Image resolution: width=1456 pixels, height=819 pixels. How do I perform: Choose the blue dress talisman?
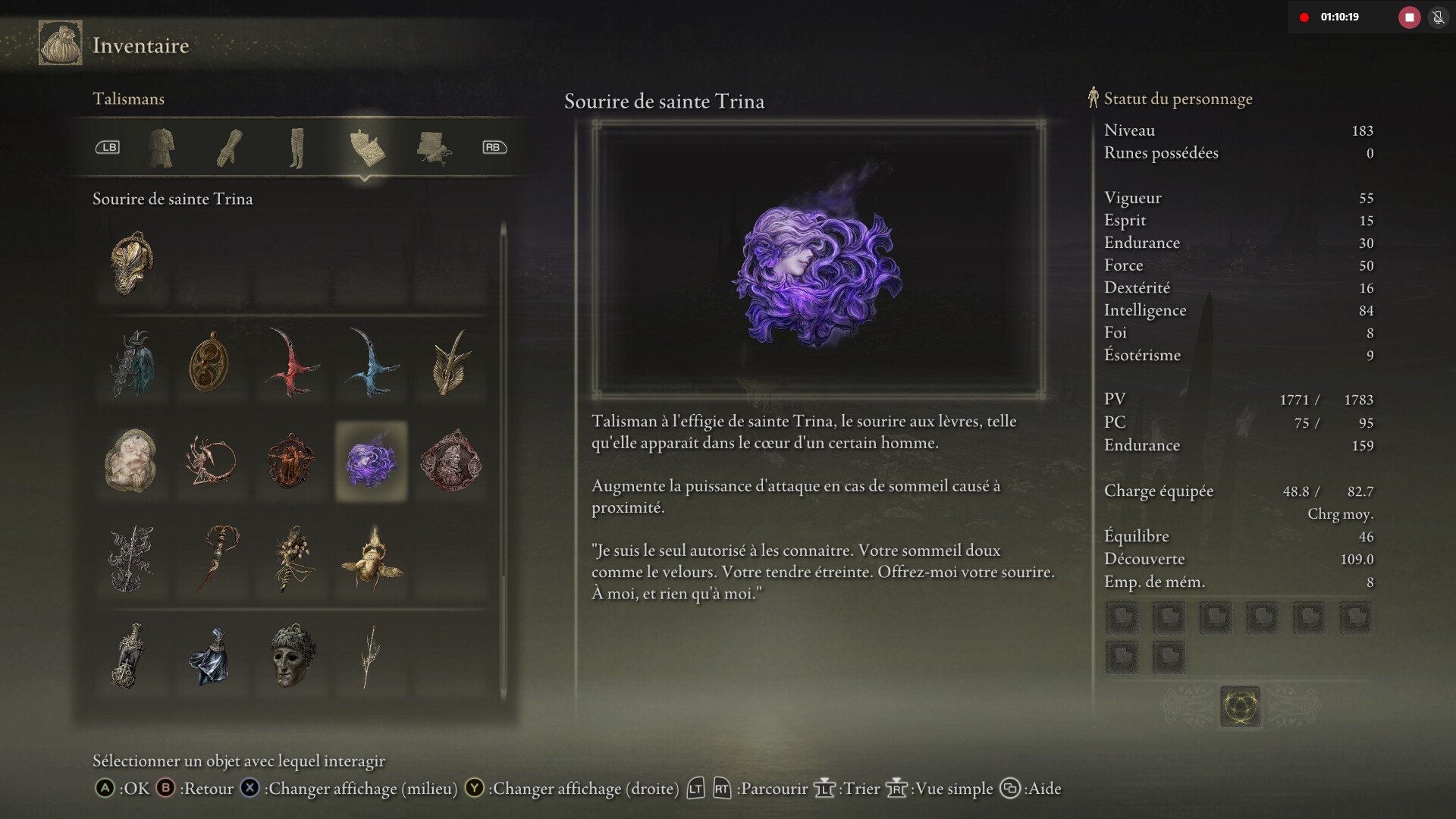pyautogui.click(x=209, y=656)
